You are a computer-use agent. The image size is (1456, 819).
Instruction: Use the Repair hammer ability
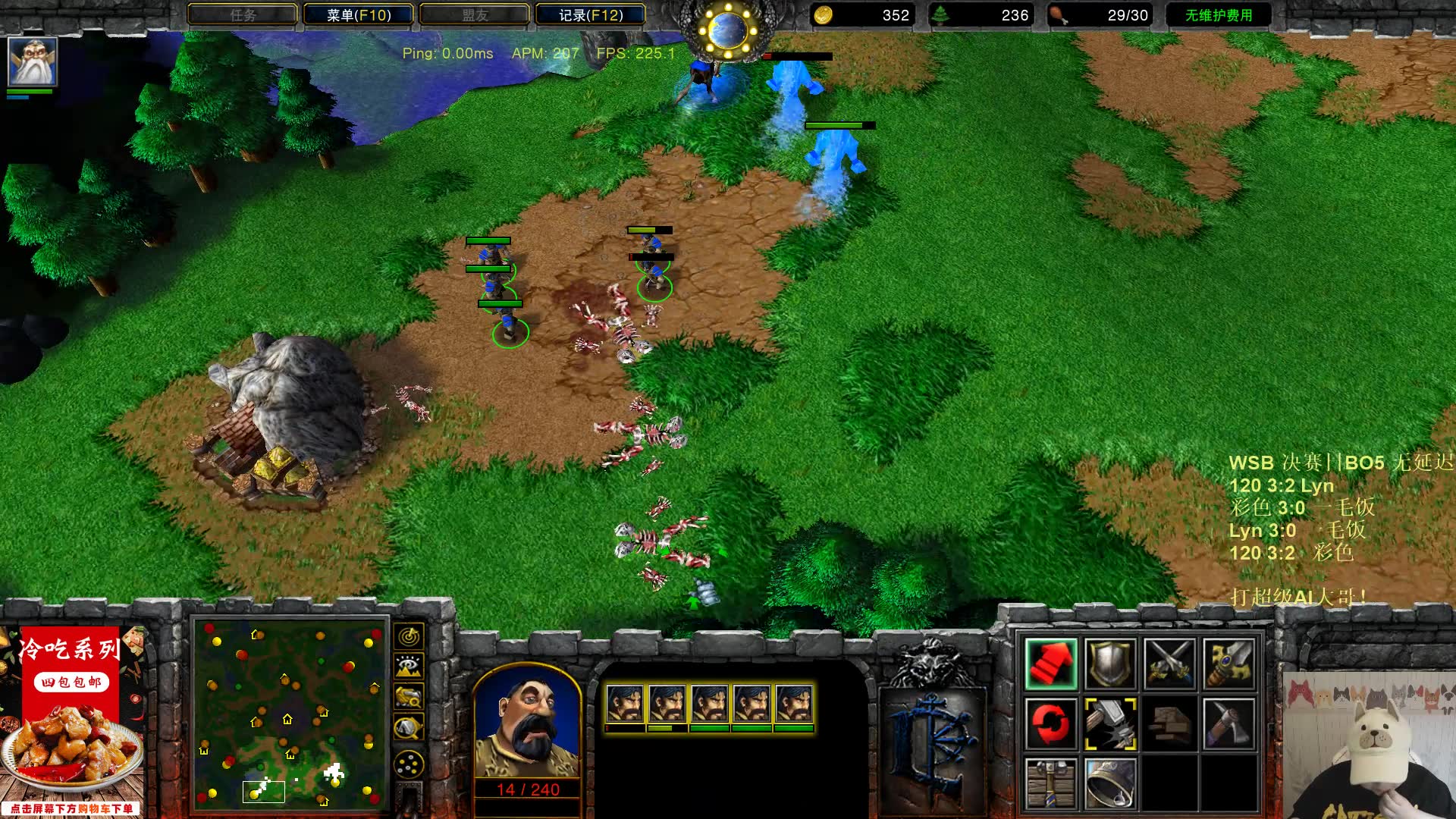[1109, 723]
